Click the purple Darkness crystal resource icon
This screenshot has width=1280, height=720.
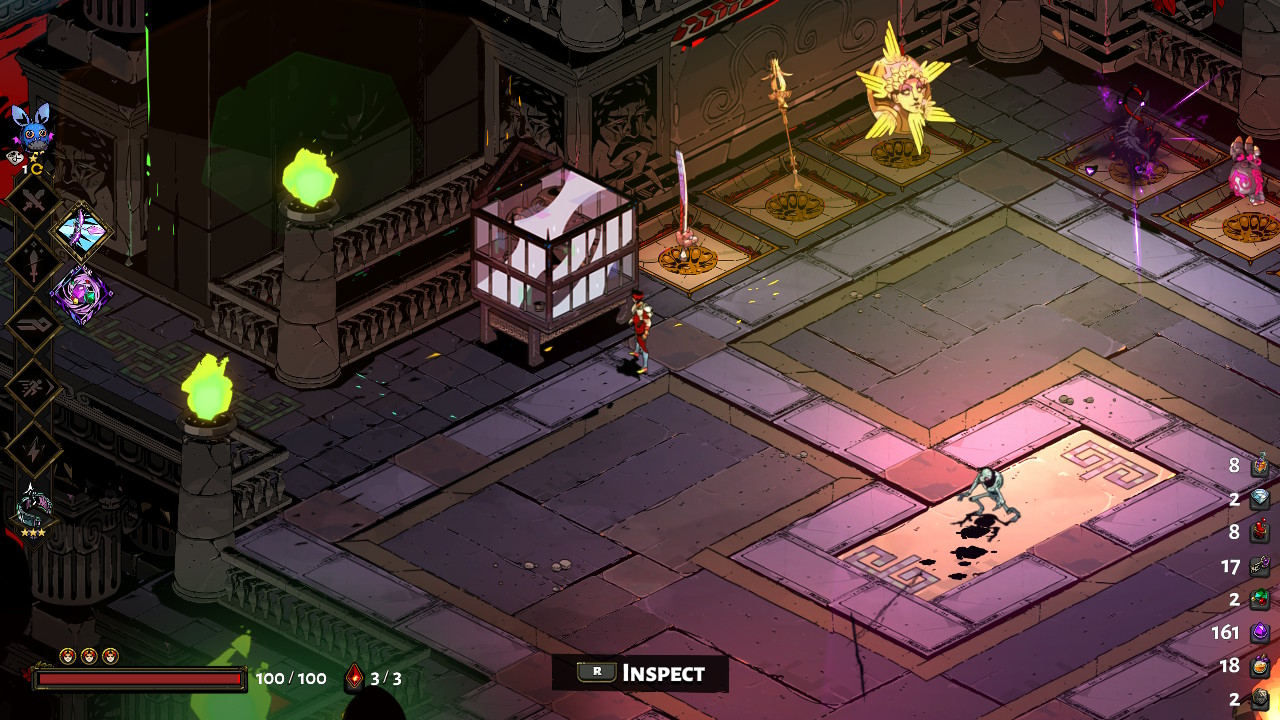pos(1260,632)
